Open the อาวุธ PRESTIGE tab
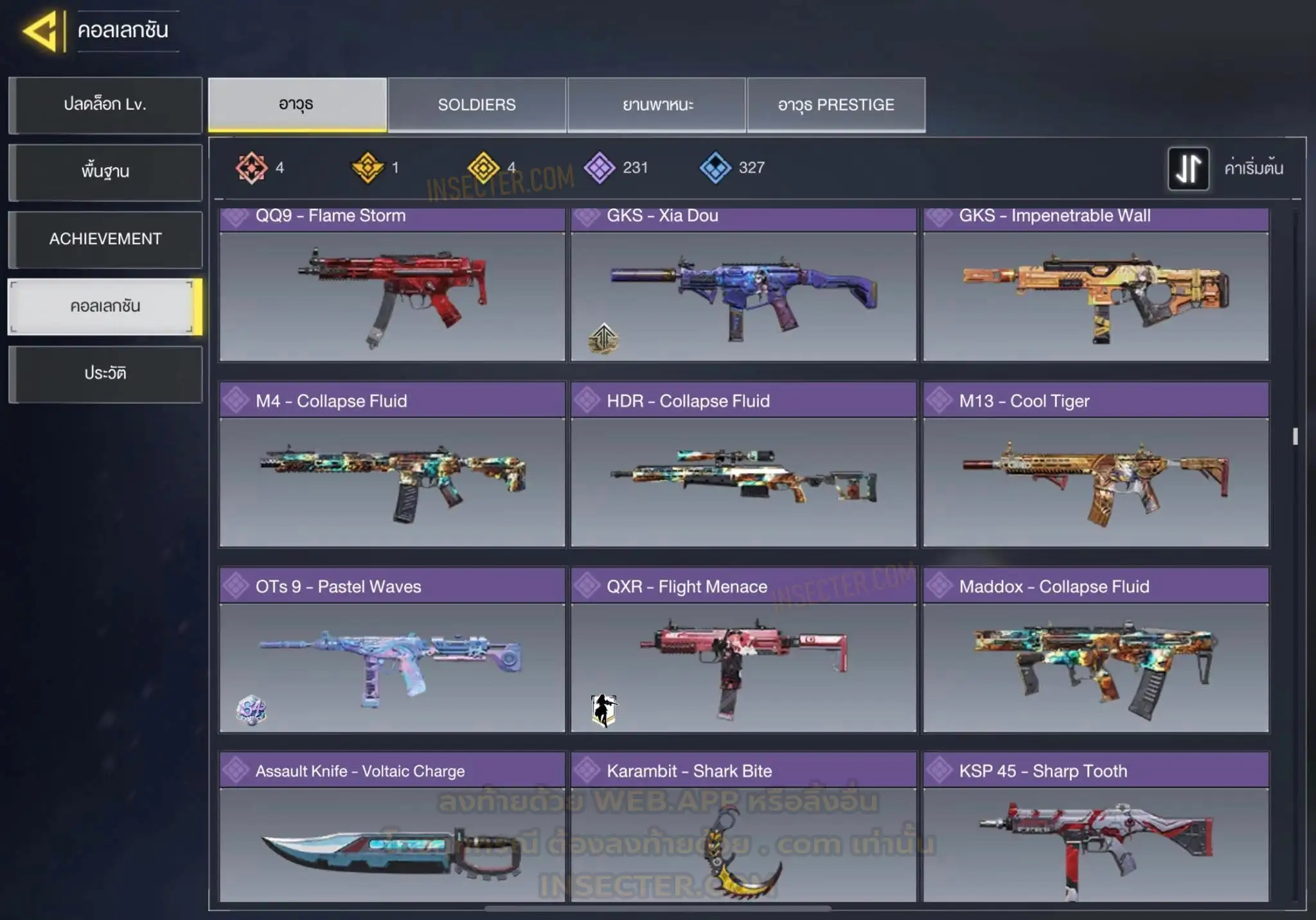Viewport: 1316px width, 920px height. (836, 105)
